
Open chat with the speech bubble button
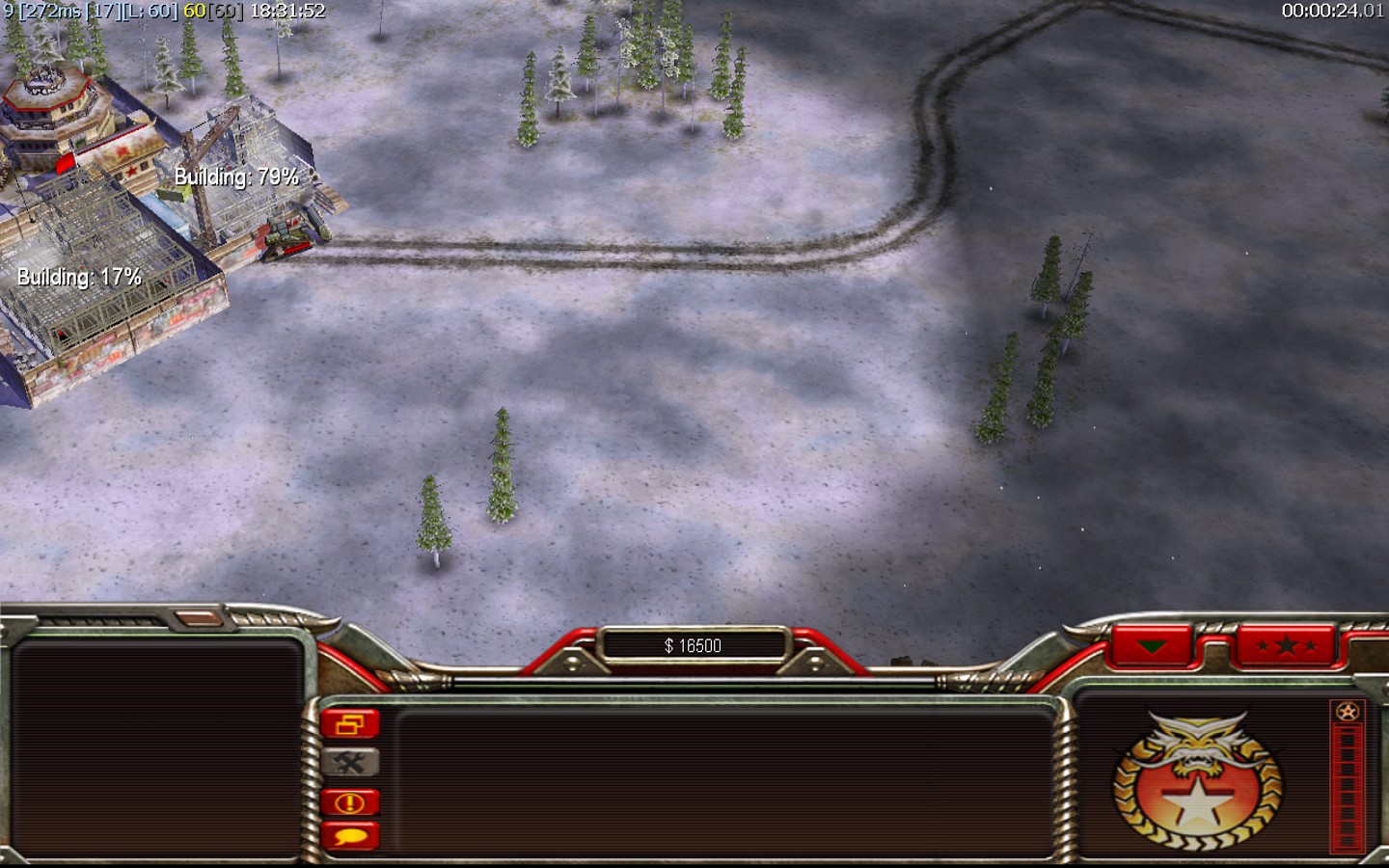coord(350,836)
